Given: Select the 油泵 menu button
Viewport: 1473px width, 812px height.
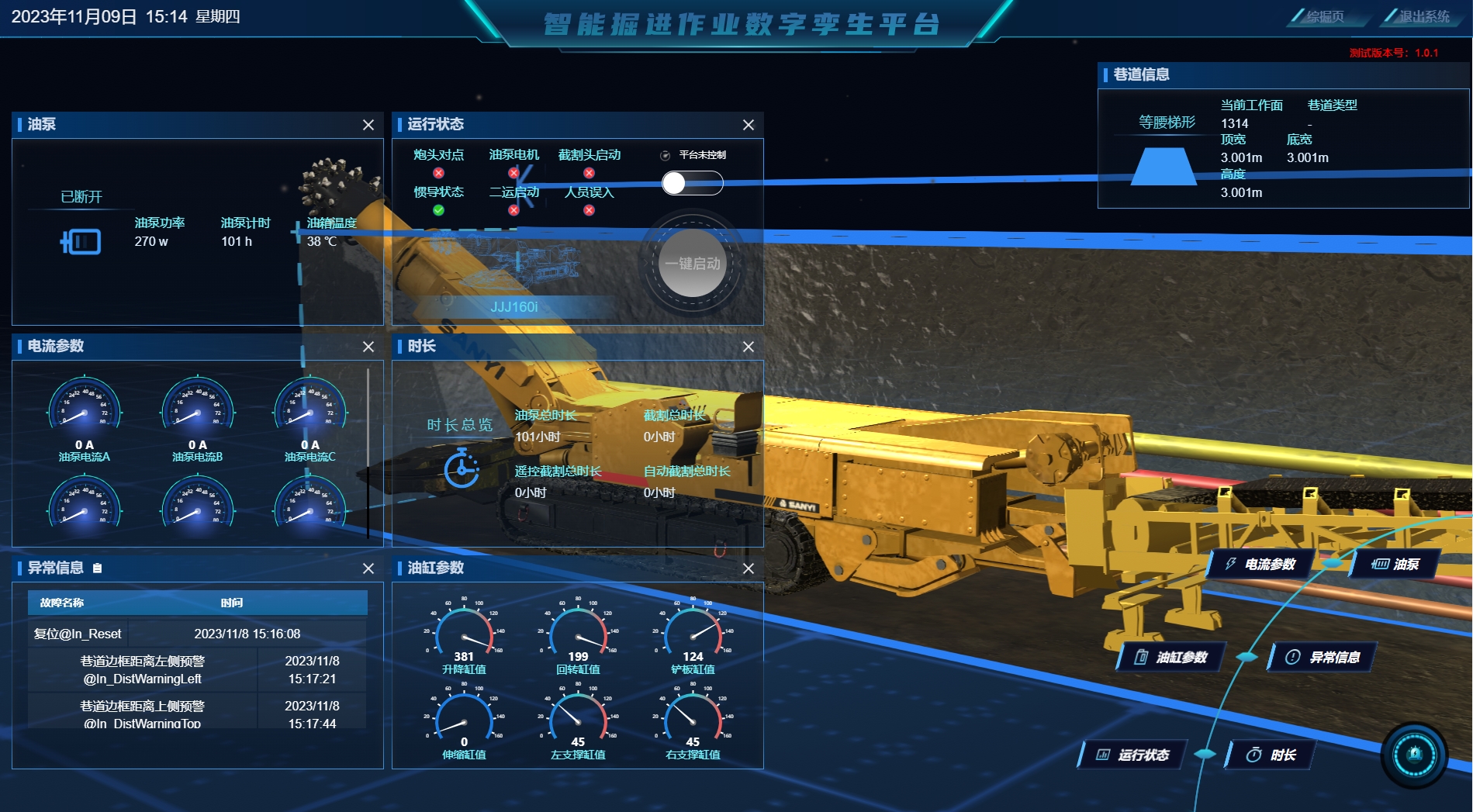Looking at the screenshot, I should coord(1395,564).
